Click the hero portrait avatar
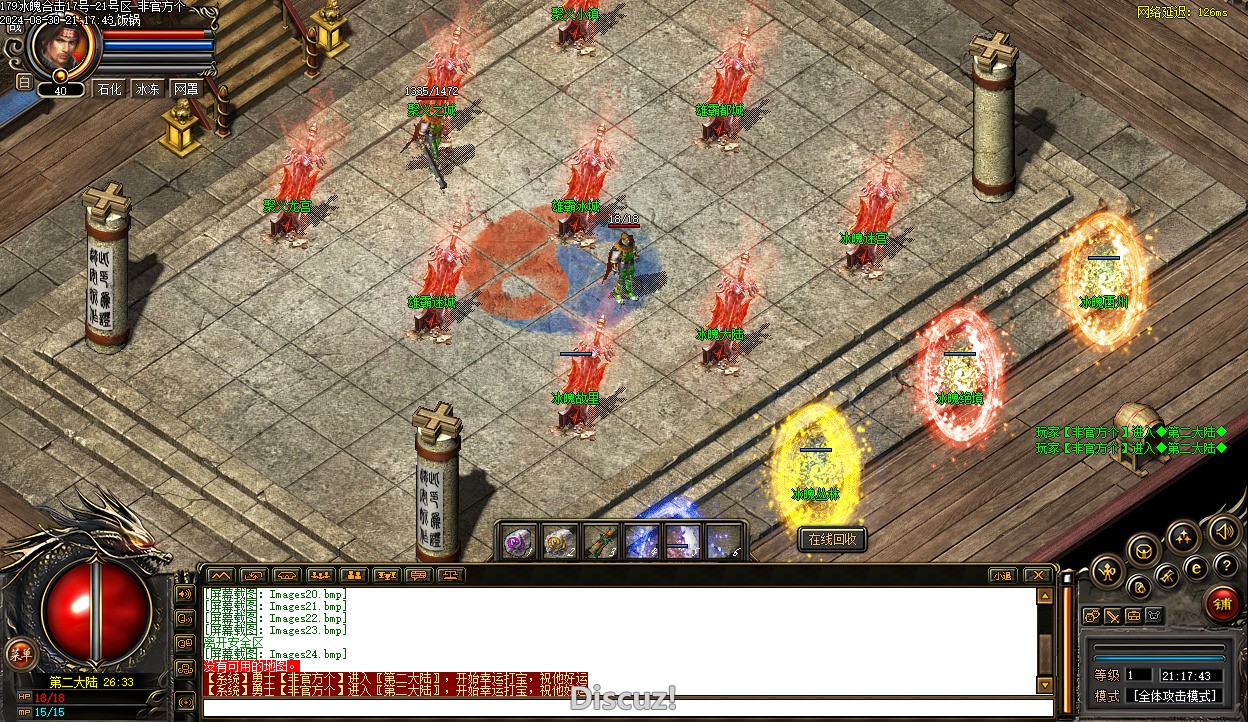The width and height of the screenshot is (1248, 722). pos(62,48)
